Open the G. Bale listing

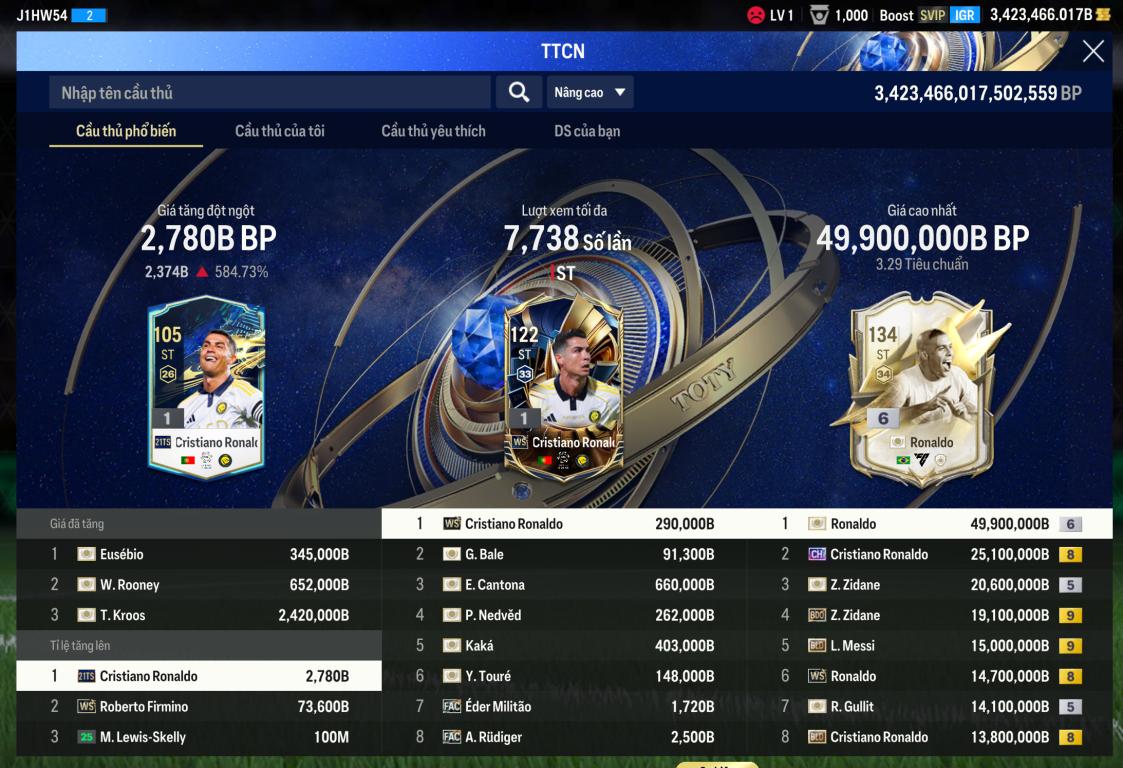click(x=564, y=555)
